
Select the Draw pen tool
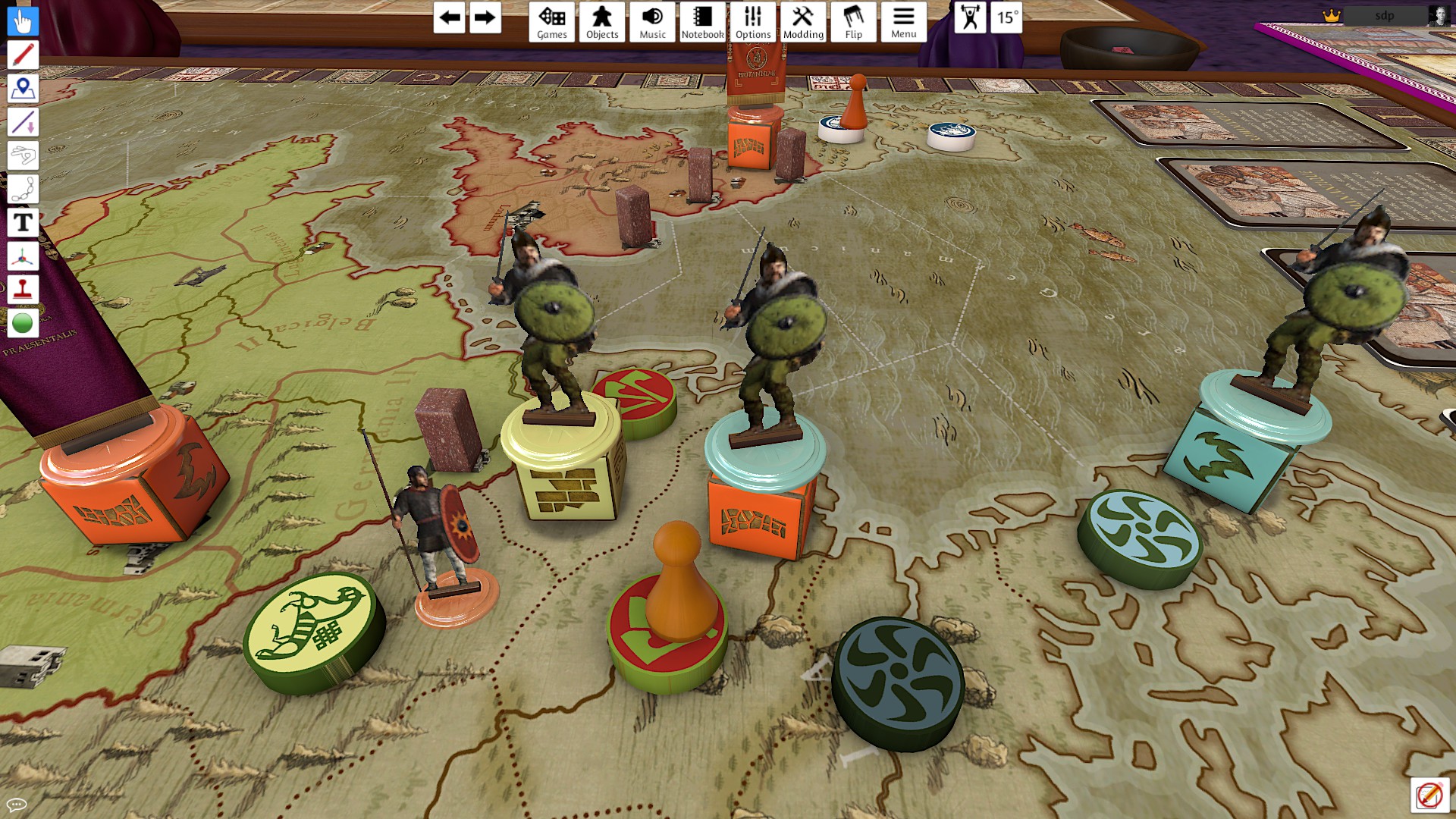tap(23, 55)
